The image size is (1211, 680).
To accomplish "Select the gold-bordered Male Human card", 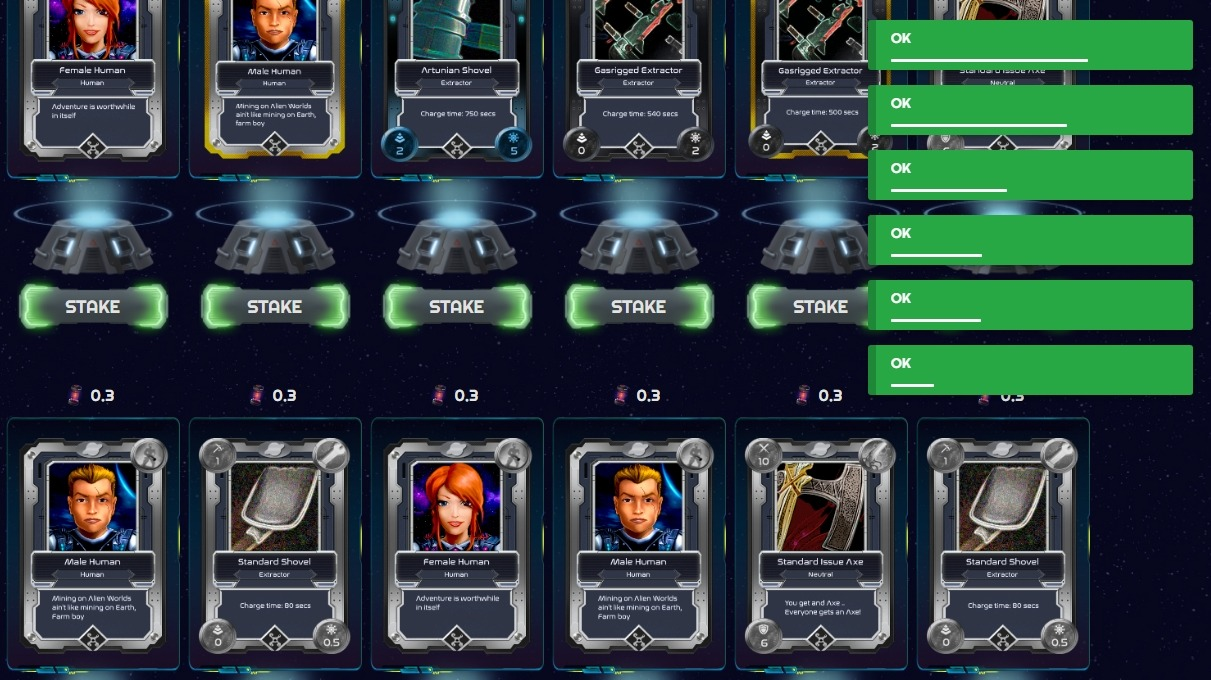I will (x=274, y=80).
